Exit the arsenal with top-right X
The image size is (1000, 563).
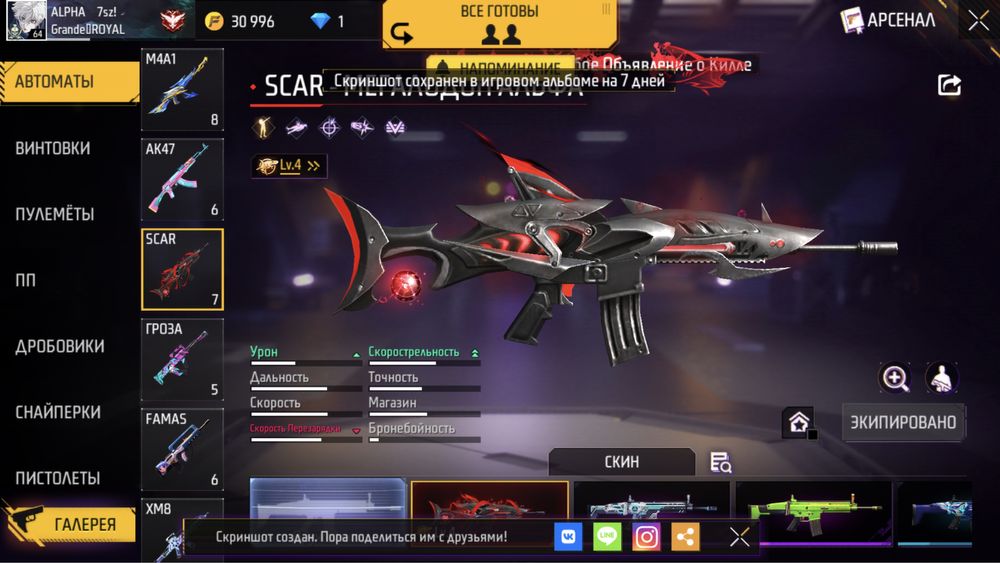977,20
